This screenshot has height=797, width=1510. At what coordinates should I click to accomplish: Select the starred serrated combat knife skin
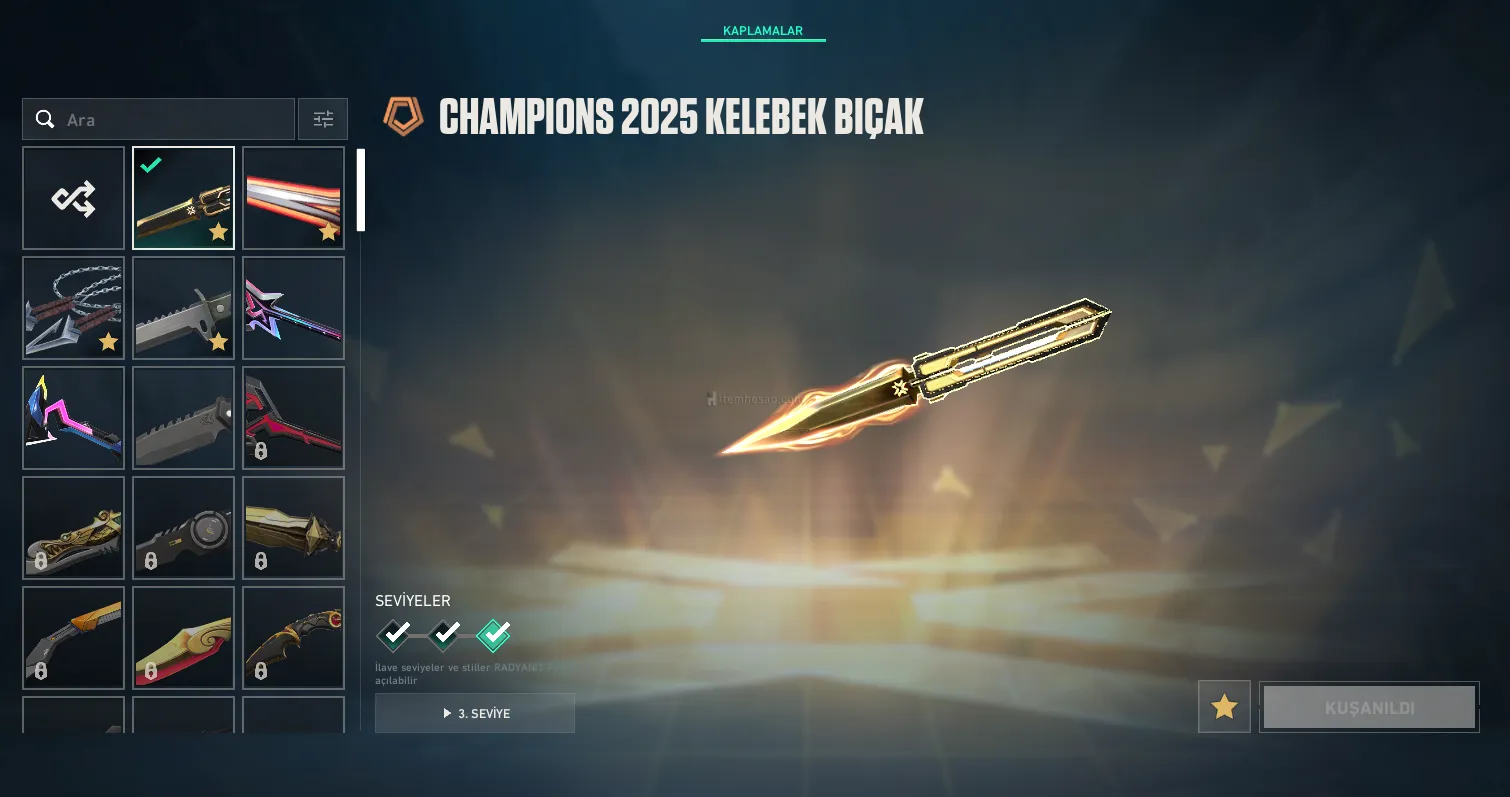[x=184, y=308]
